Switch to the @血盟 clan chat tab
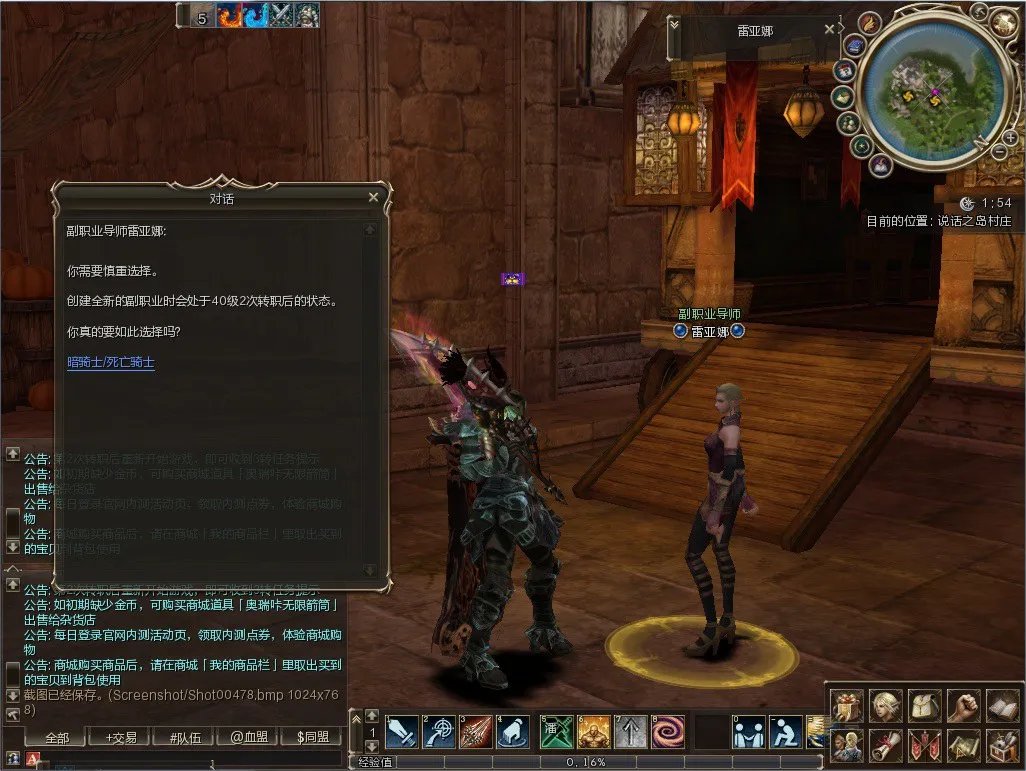Image resolution: width=1026 pixels, height=771 pixels. pos(250,738)
